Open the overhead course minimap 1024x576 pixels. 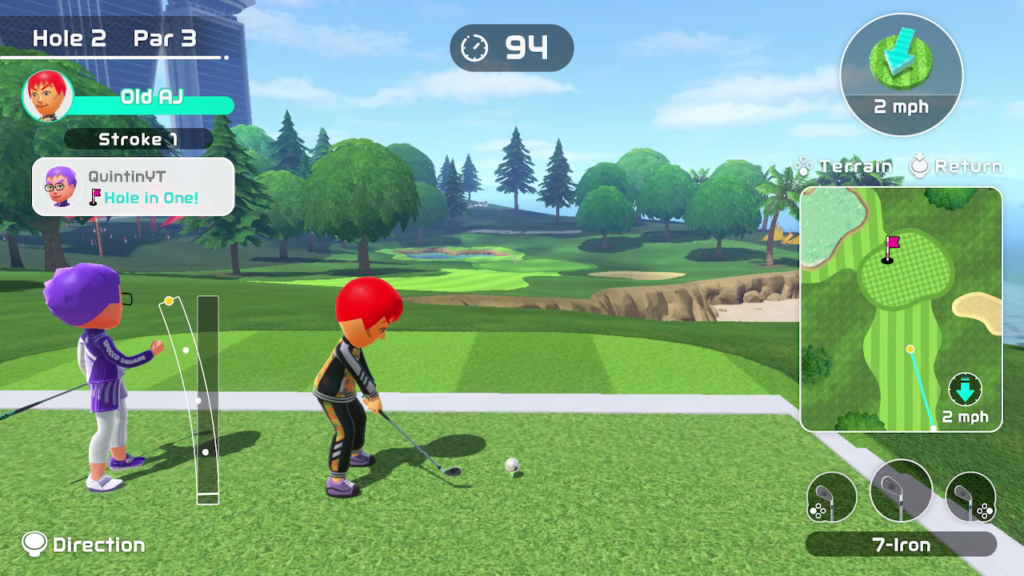click(900, 309)
